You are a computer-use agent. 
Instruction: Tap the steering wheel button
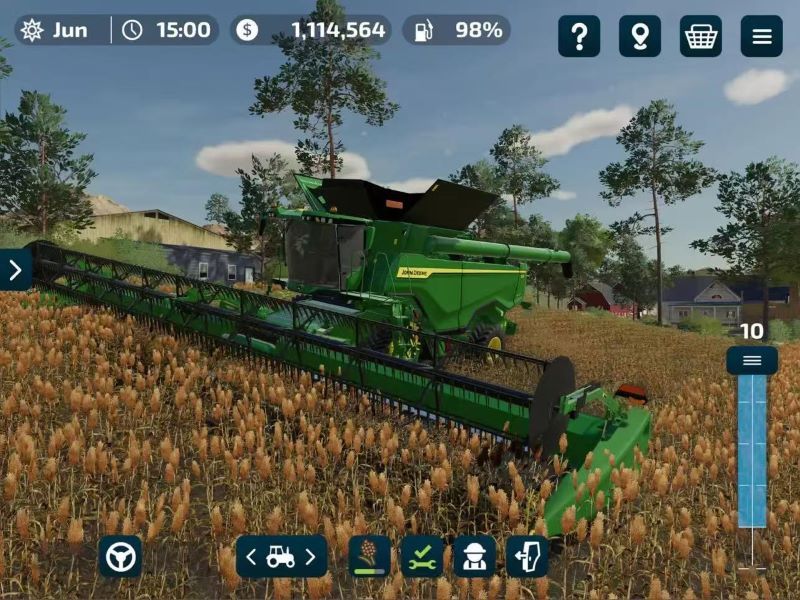point(120,556)
